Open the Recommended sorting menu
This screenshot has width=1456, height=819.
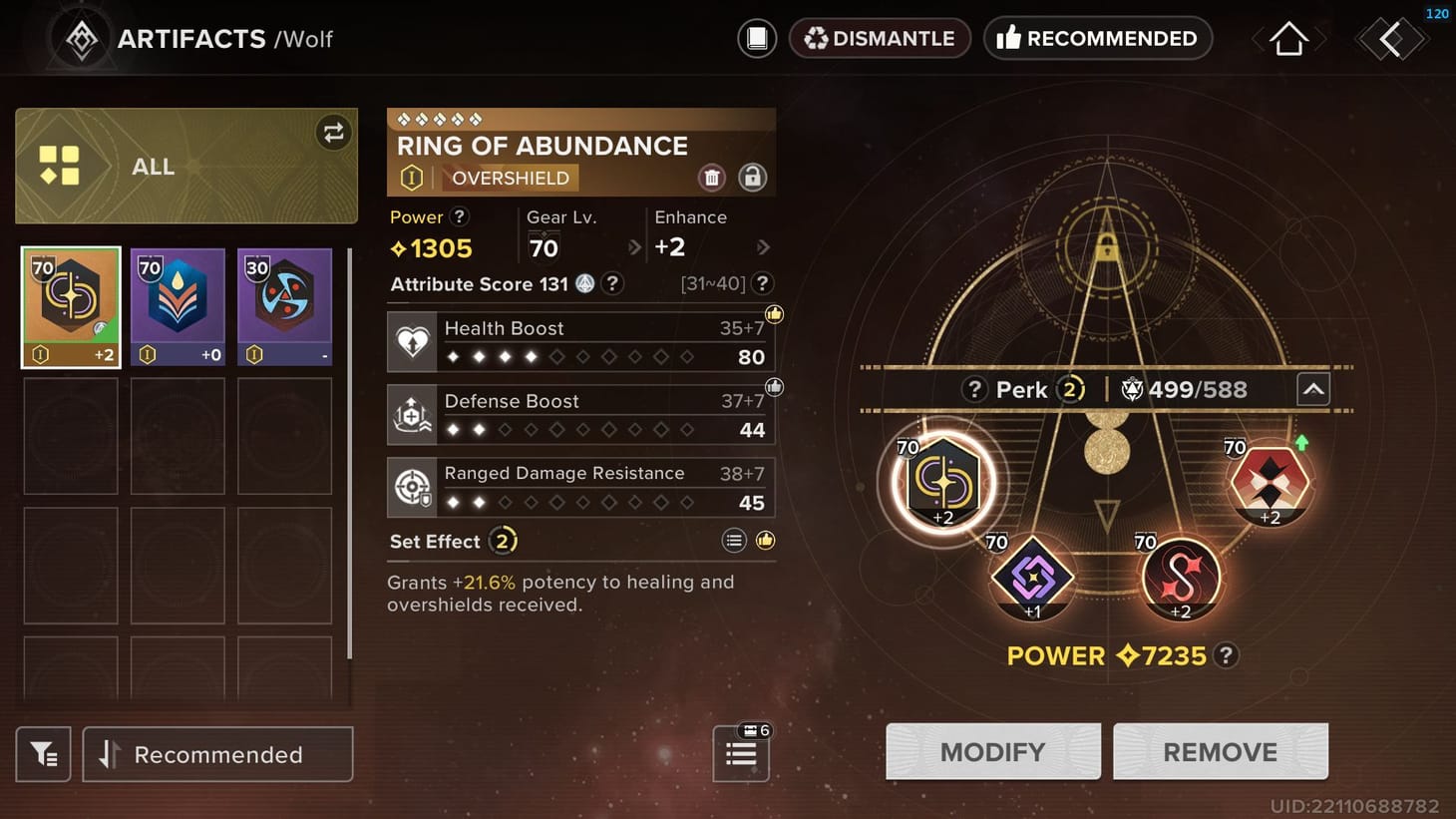coord(217,754)
